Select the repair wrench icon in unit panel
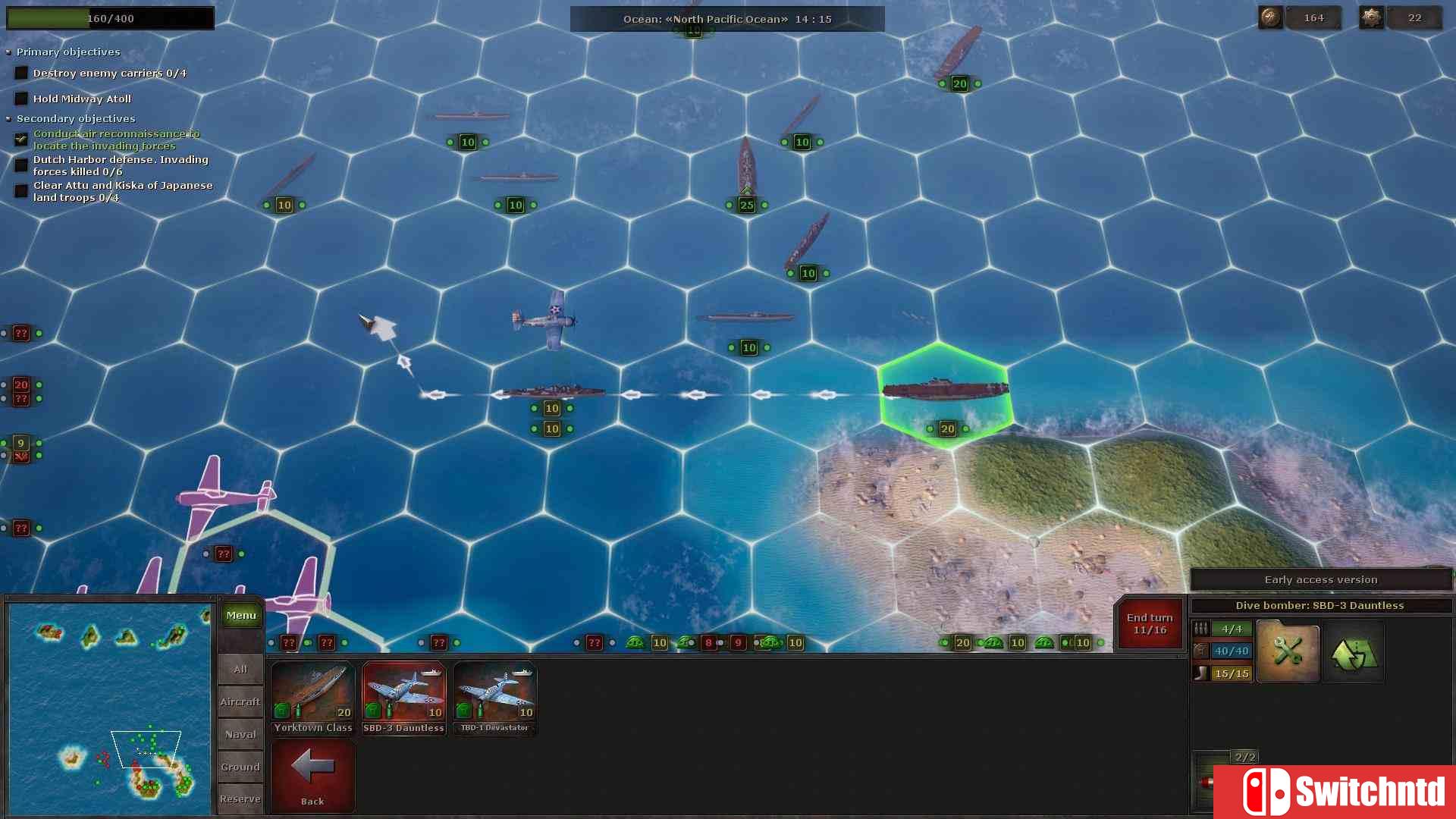 click(x=1288, y=651)
